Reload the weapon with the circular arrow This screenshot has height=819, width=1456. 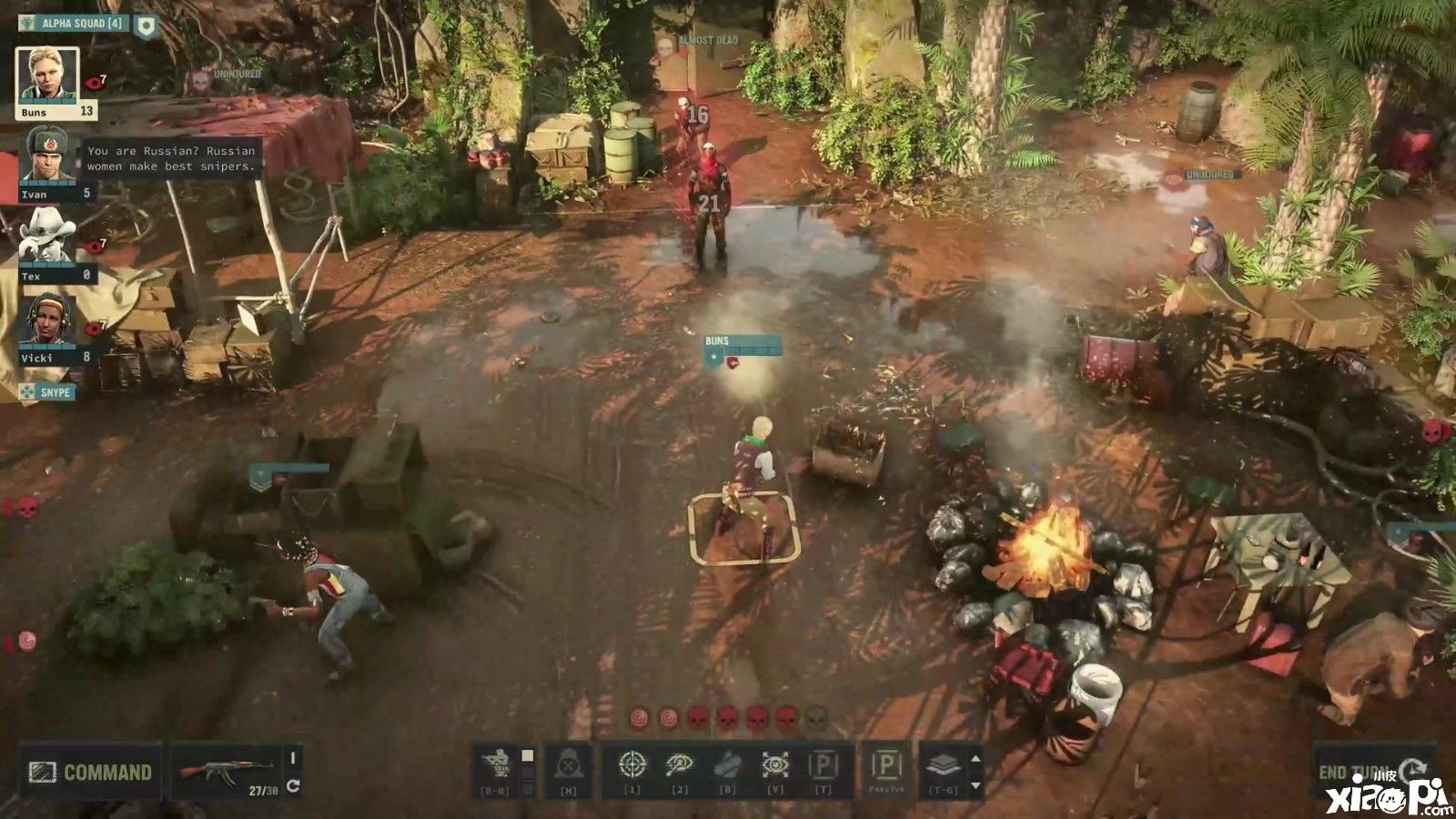293,786
